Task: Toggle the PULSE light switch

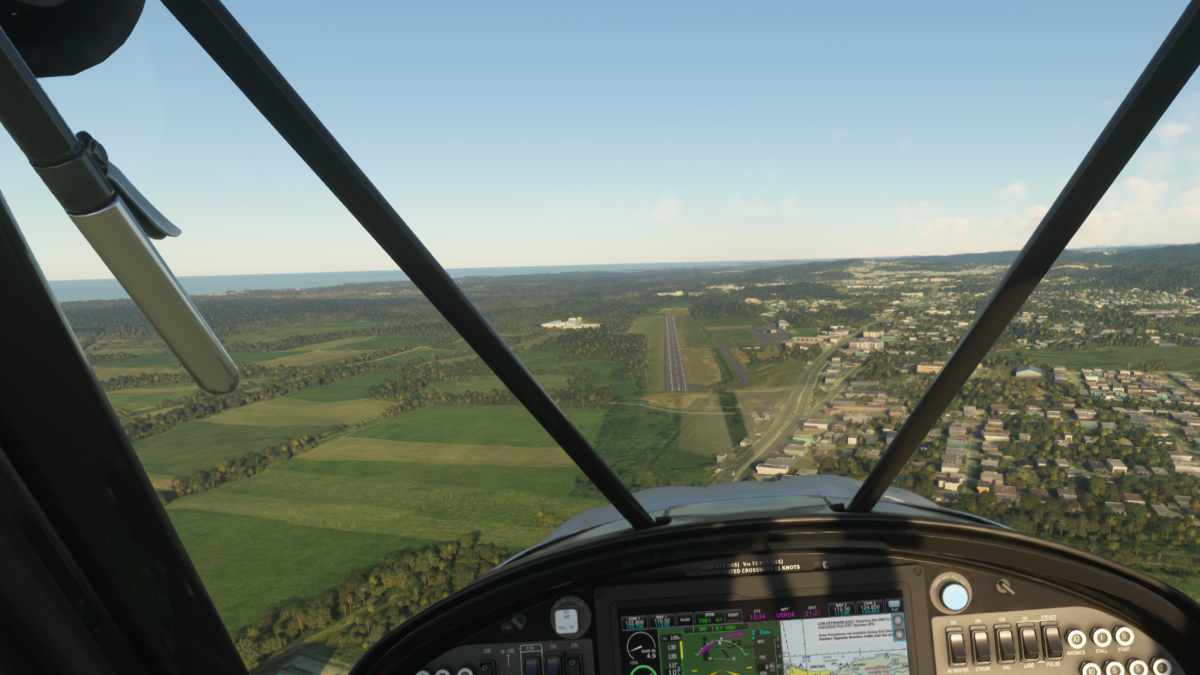Action: tap(1052, 642)
